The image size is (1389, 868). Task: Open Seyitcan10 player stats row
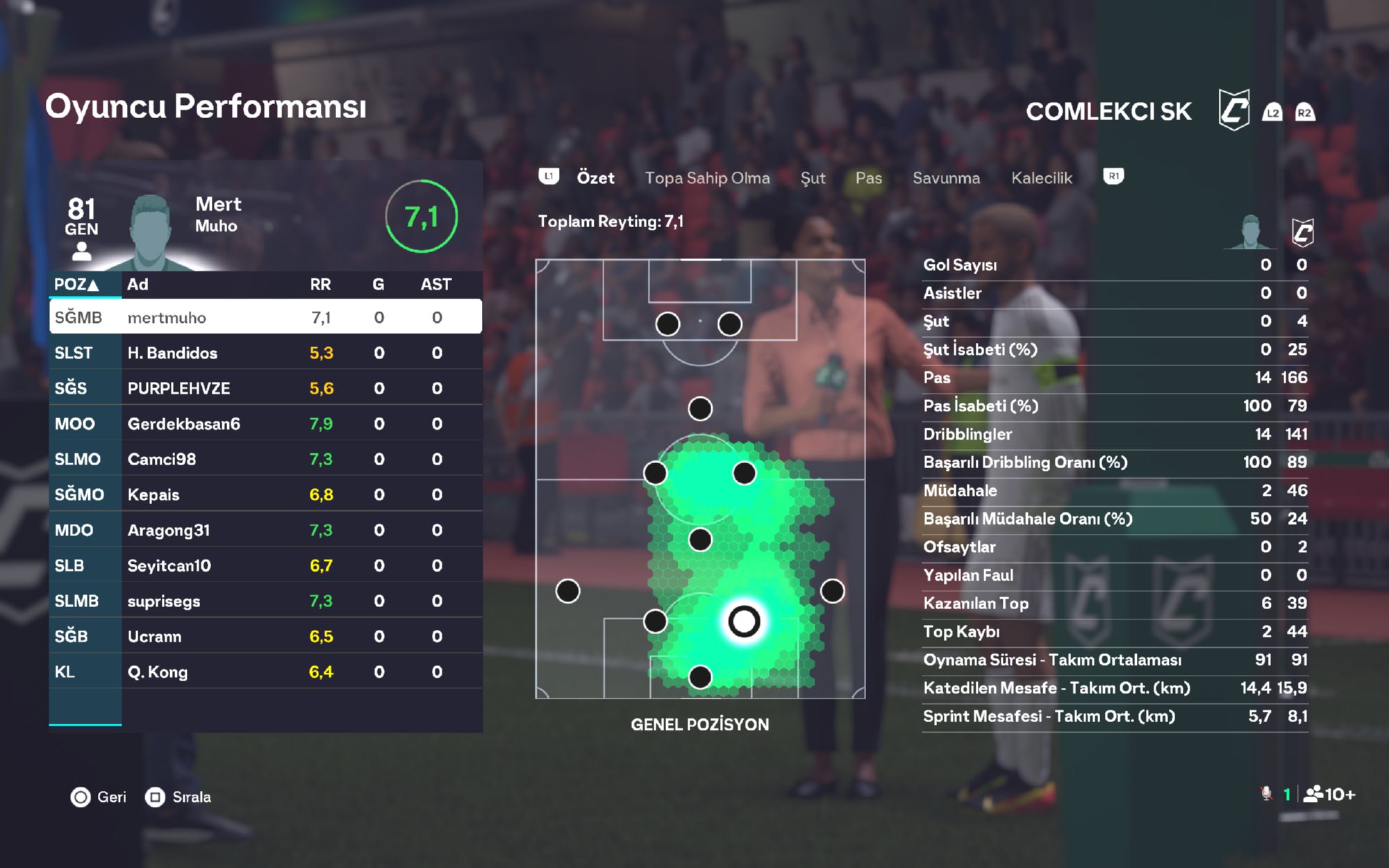tap(265, 565)
